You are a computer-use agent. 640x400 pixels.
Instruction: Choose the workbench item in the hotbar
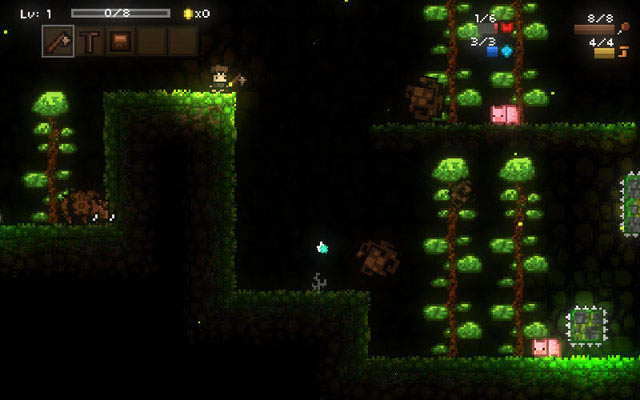(x=122, y=41)
